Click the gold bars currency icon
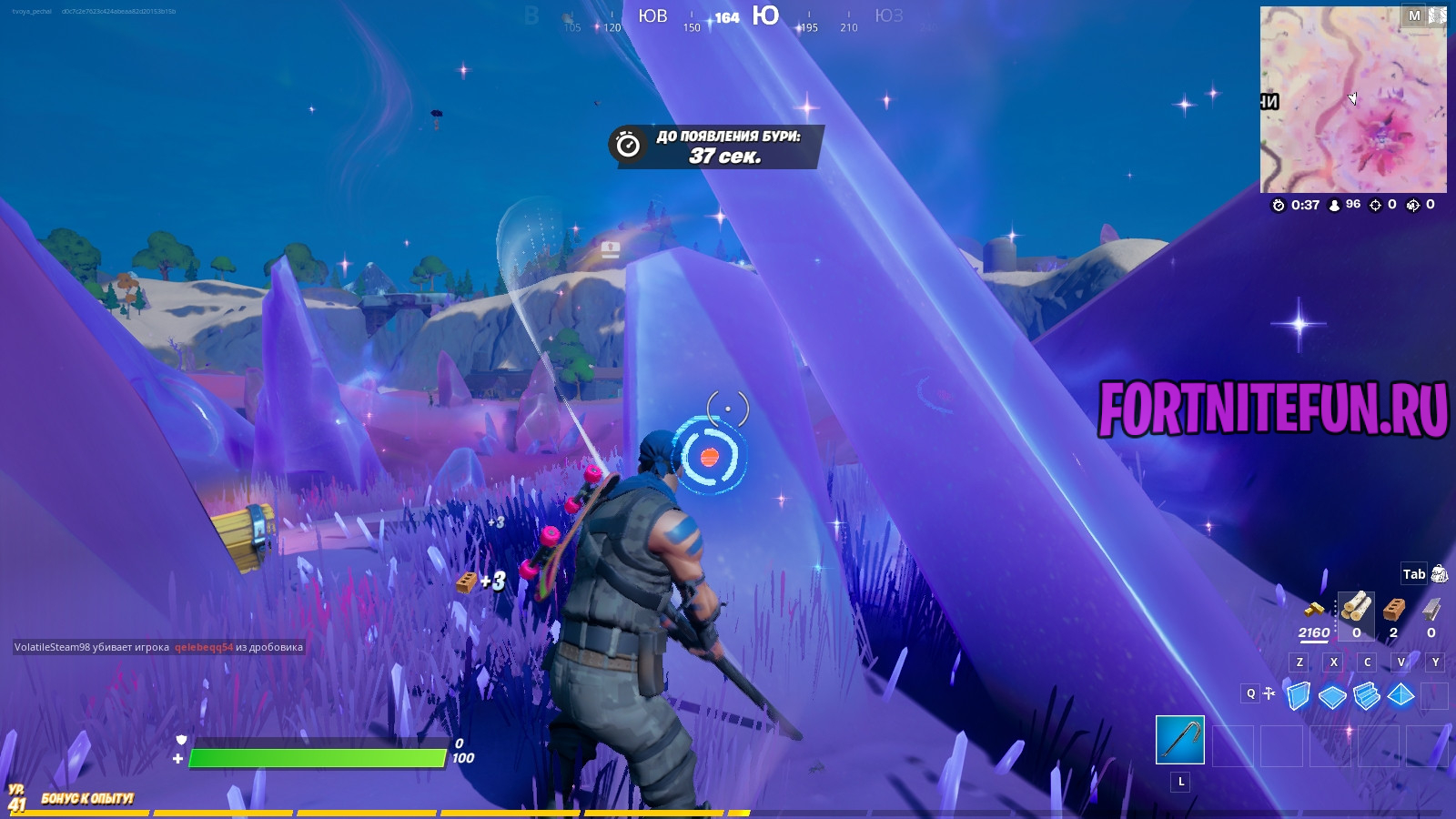Image resolution: width=1456 pixels, height=819 pixels. click(x=1313, y=608)
